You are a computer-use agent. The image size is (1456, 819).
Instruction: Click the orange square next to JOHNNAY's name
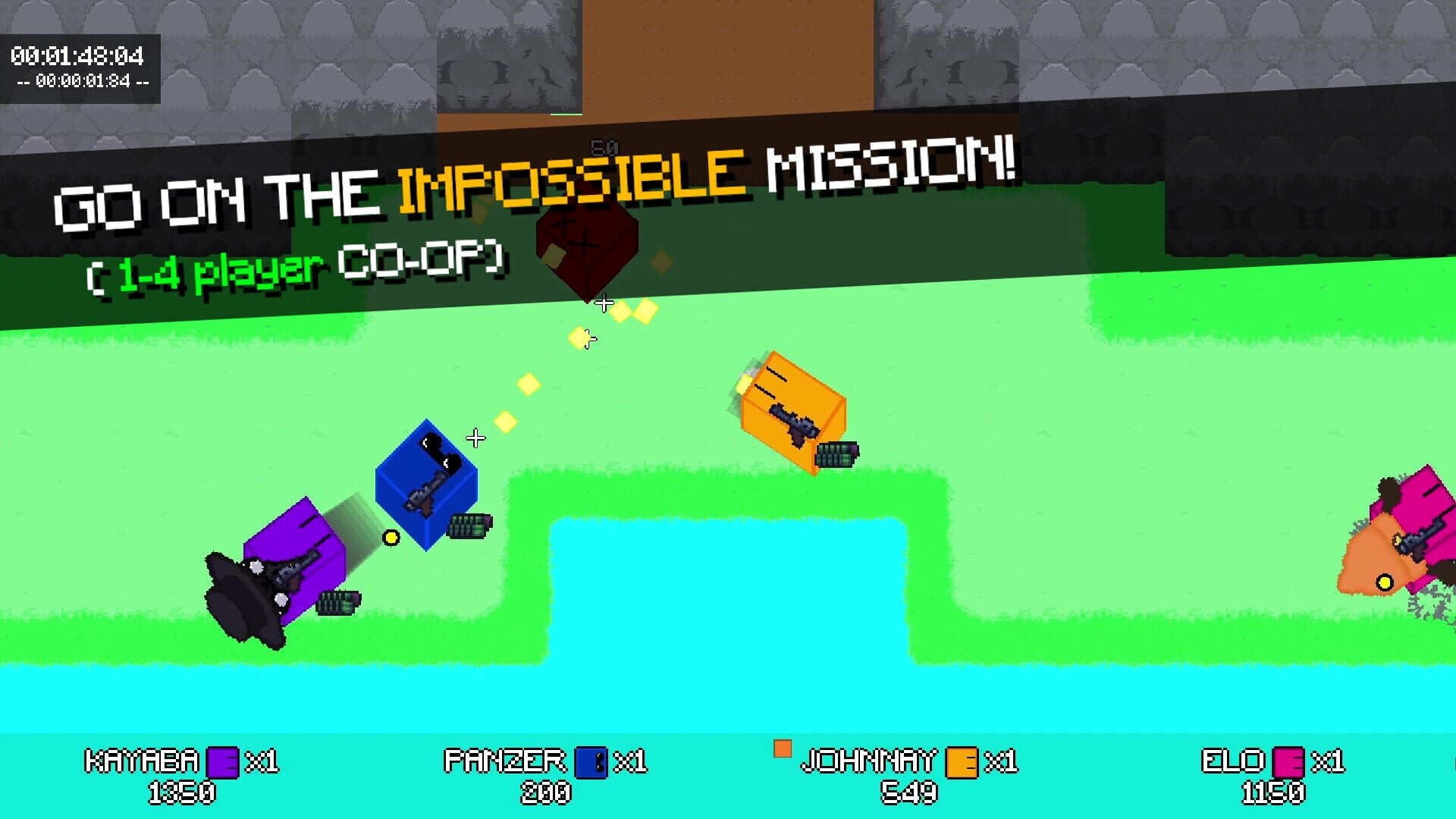783,748
